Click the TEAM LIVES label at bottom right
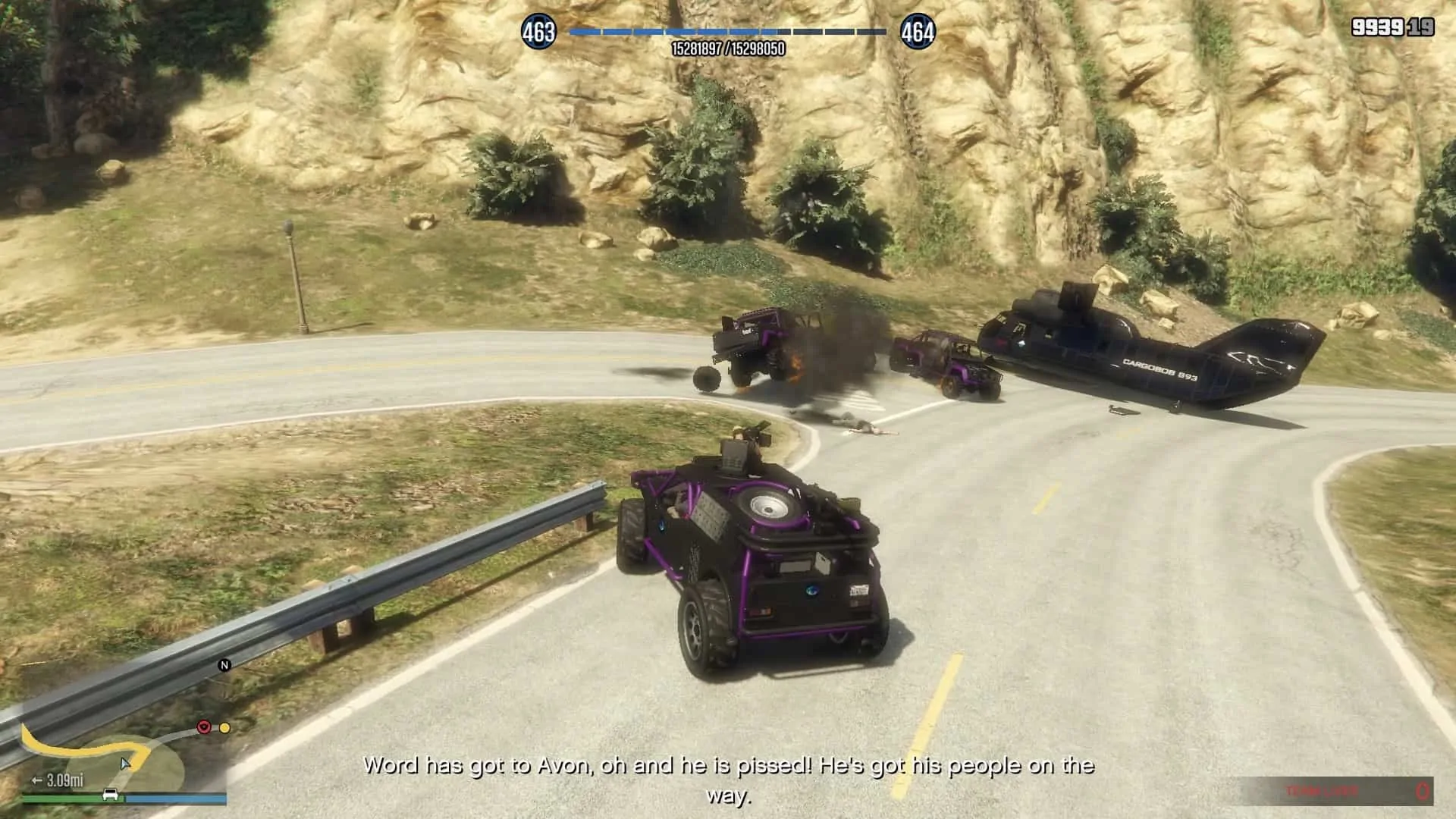The image size is (1456, 819). coord(1323,789)
